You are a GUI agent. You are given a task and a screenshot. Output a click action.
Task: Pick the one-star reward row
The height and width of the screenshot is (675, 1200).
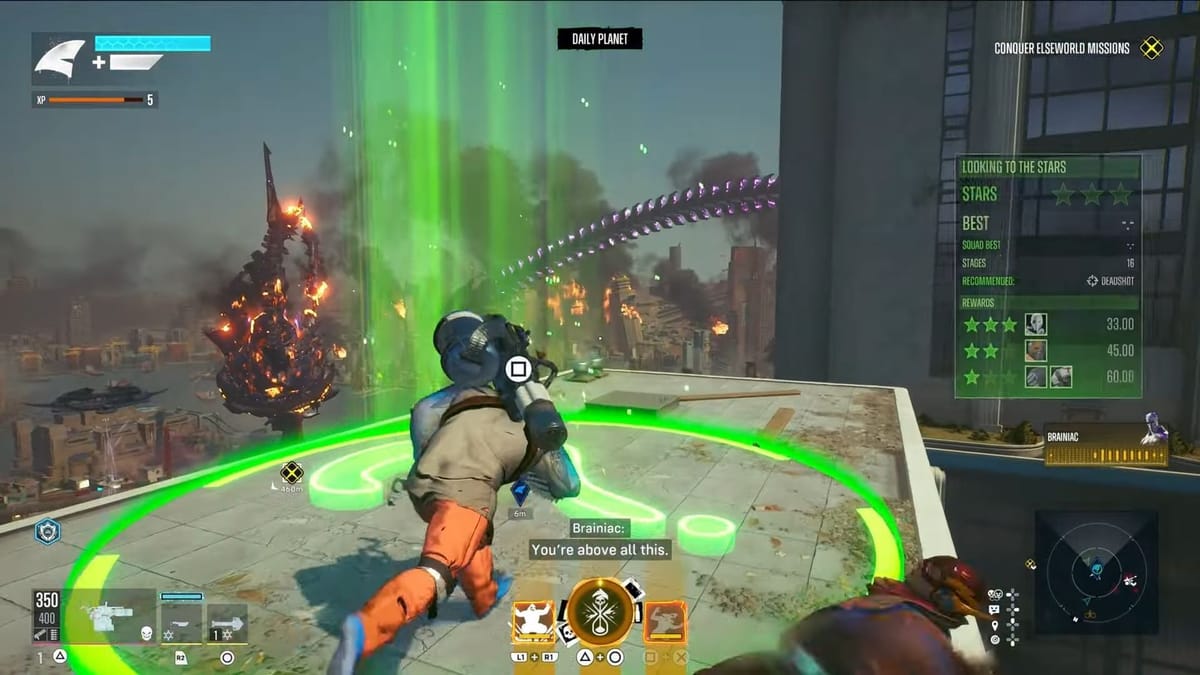pyautogui.click(x=1048, y=377)
